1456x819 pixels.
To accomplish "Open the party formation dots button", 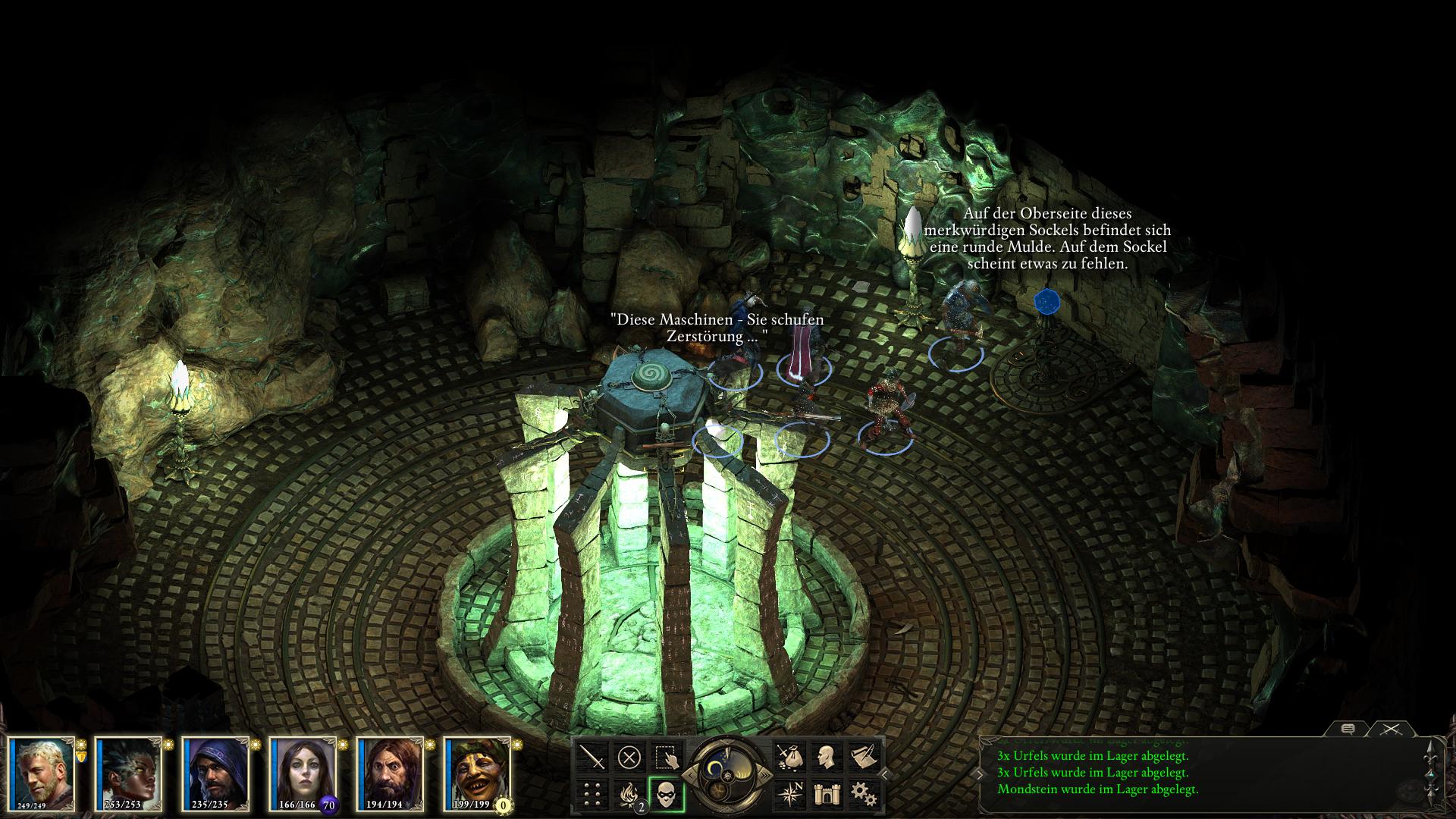I will click(593, 794).
